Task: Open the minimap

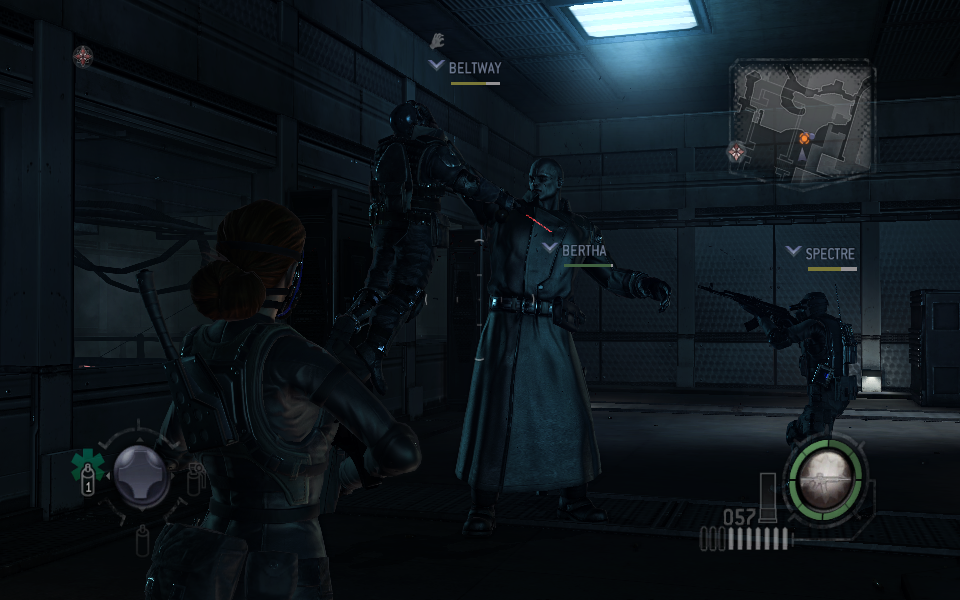Action: click(x=803, y=122)
